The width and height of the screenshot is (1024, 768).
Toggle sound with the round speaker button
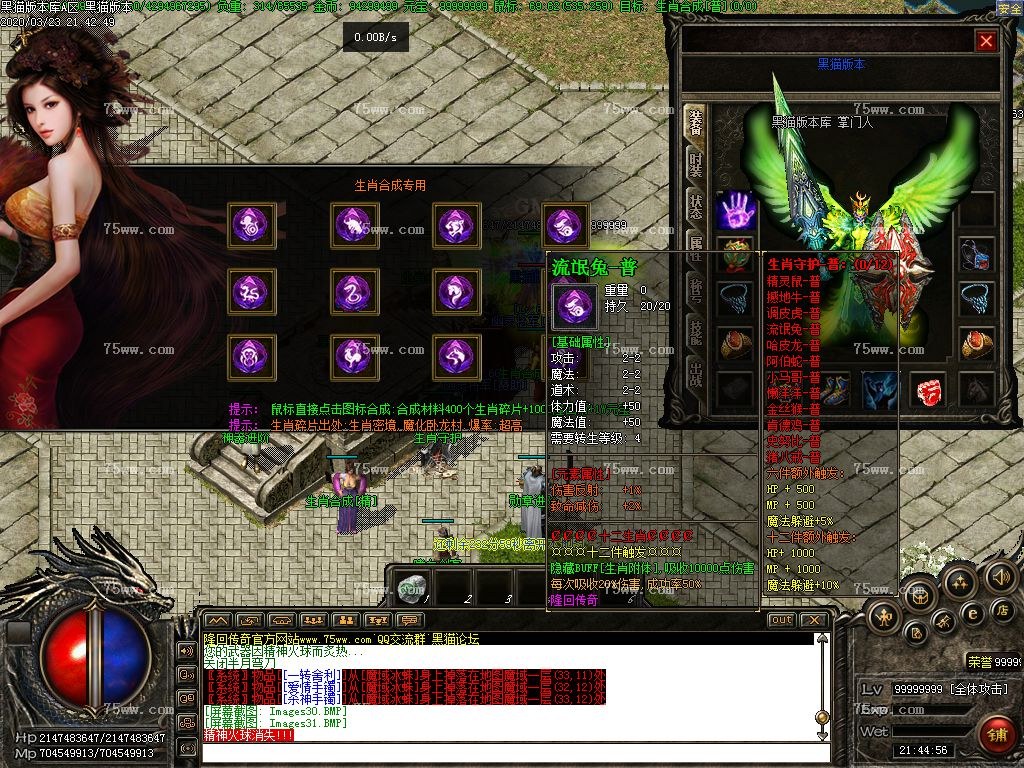pos(1000,576)
